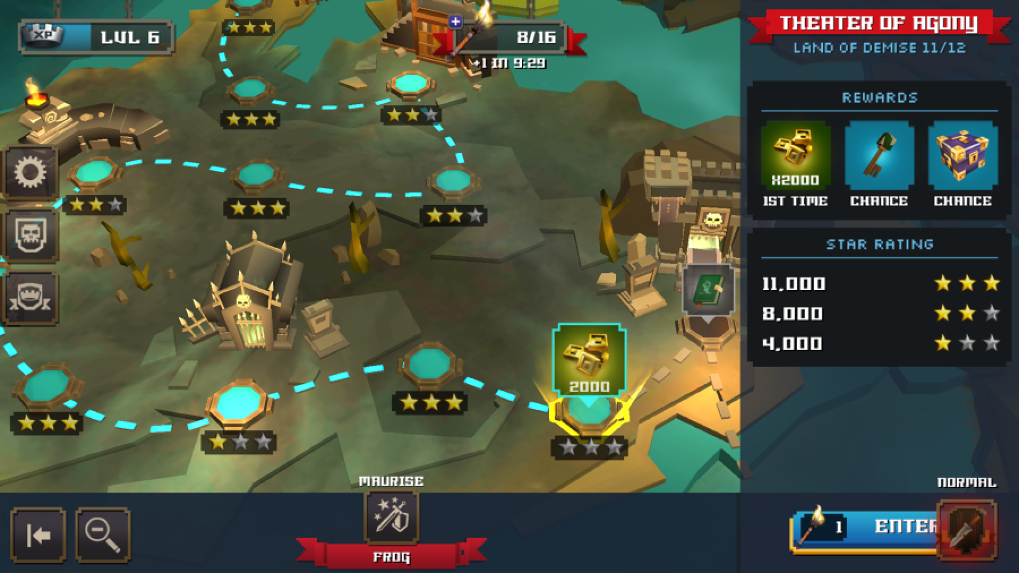The image size is (1019, 573).
Task: Select the Maurise Frog hero slot
Action: click(391, 517)
